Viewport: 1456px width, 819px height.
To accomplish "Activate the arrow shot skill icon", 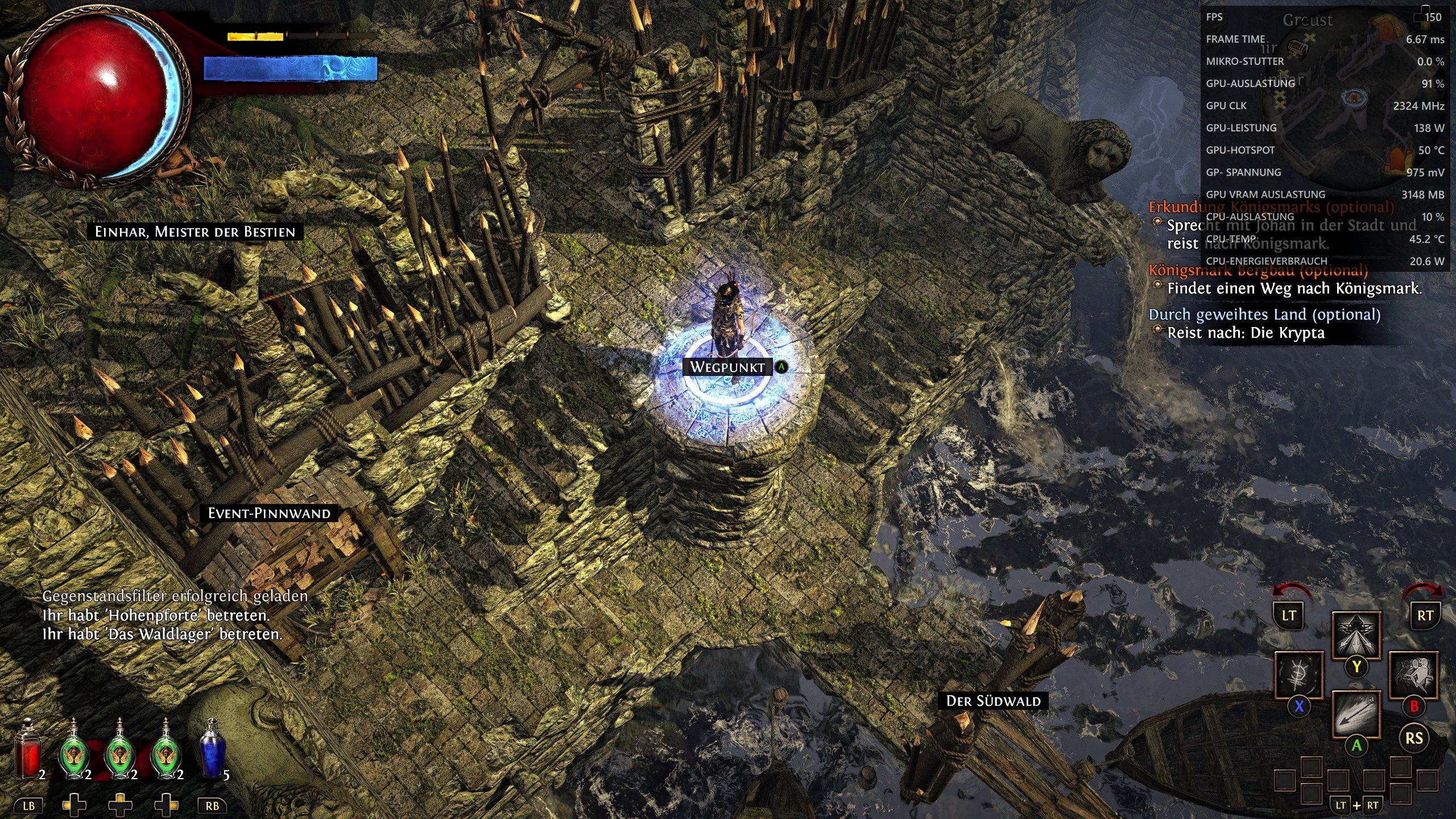I will pos(1356,715).
